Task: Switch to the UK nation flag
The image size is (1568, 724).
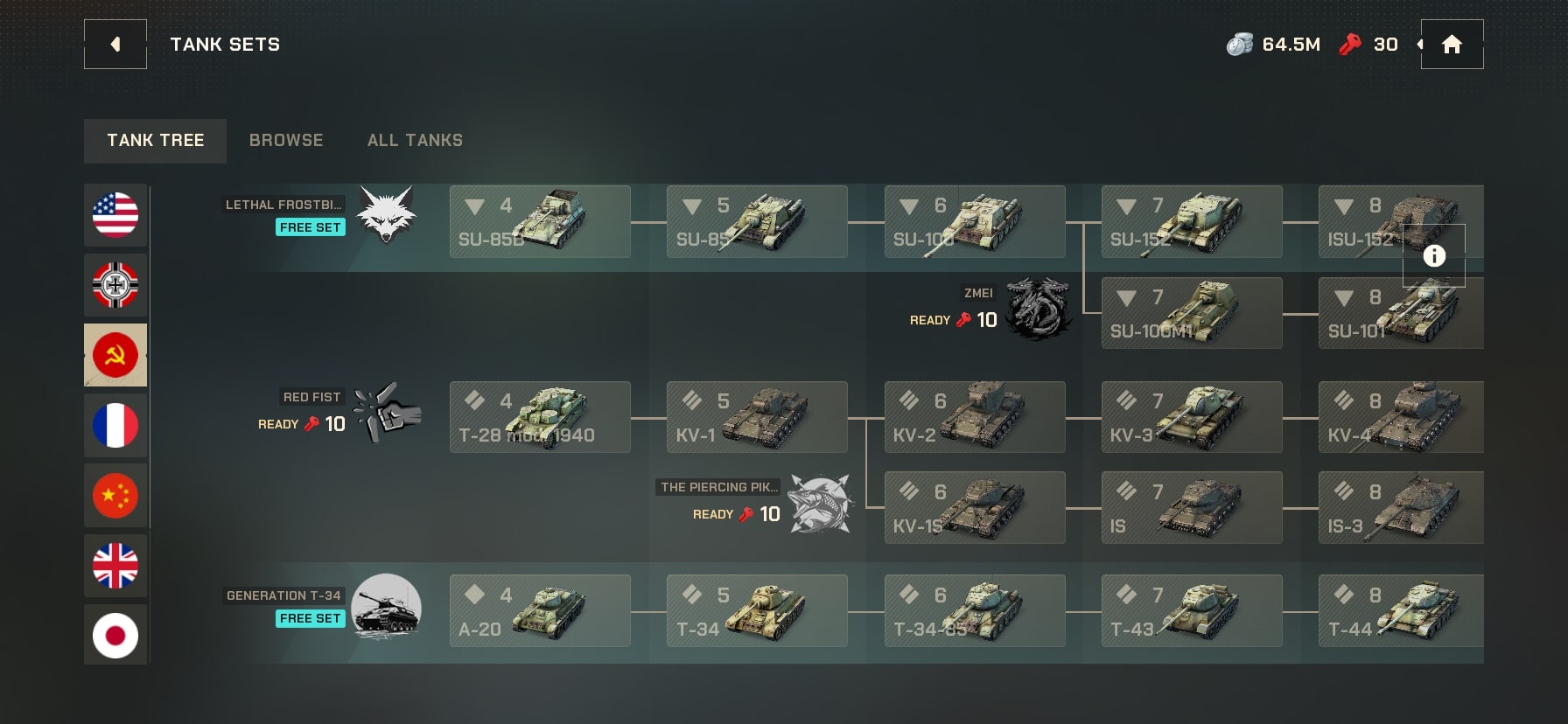Action: (115, 565)
